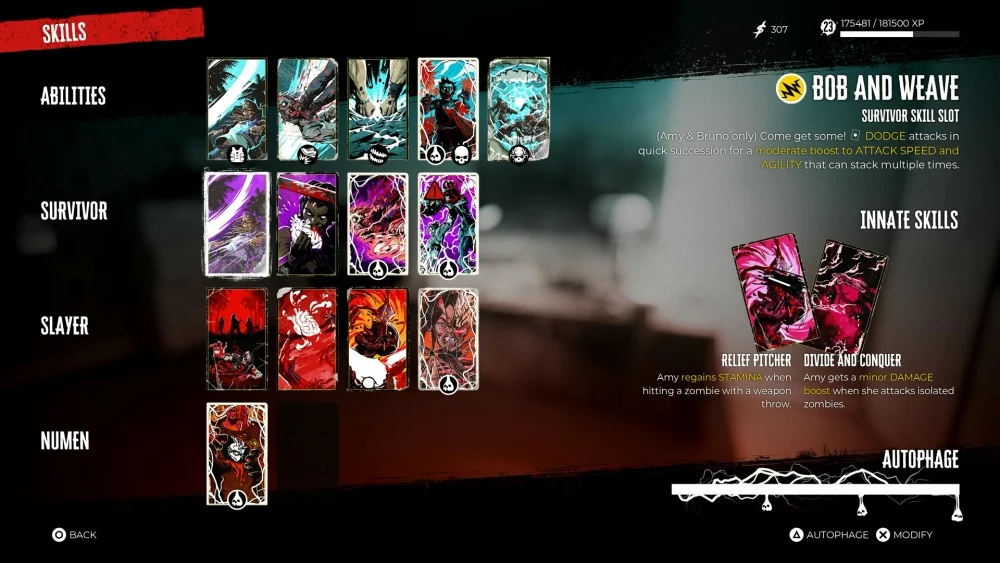Choose the orange flaming Slayer card
The image size is (1000, 563).
pos(377,339)
